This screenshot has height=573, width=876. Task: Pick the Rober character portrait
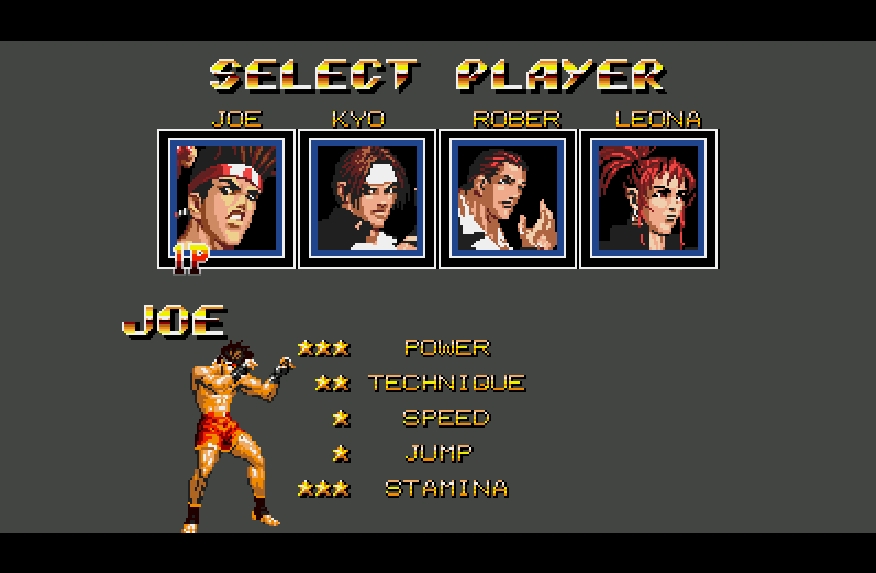[x=508, y=198]
